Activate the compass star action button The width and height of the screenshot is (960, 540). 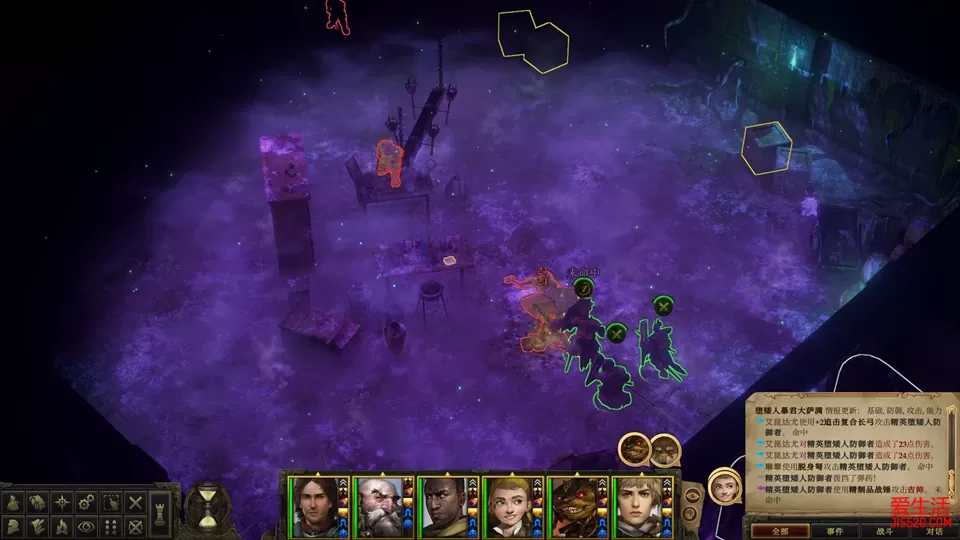pos(62,502)
